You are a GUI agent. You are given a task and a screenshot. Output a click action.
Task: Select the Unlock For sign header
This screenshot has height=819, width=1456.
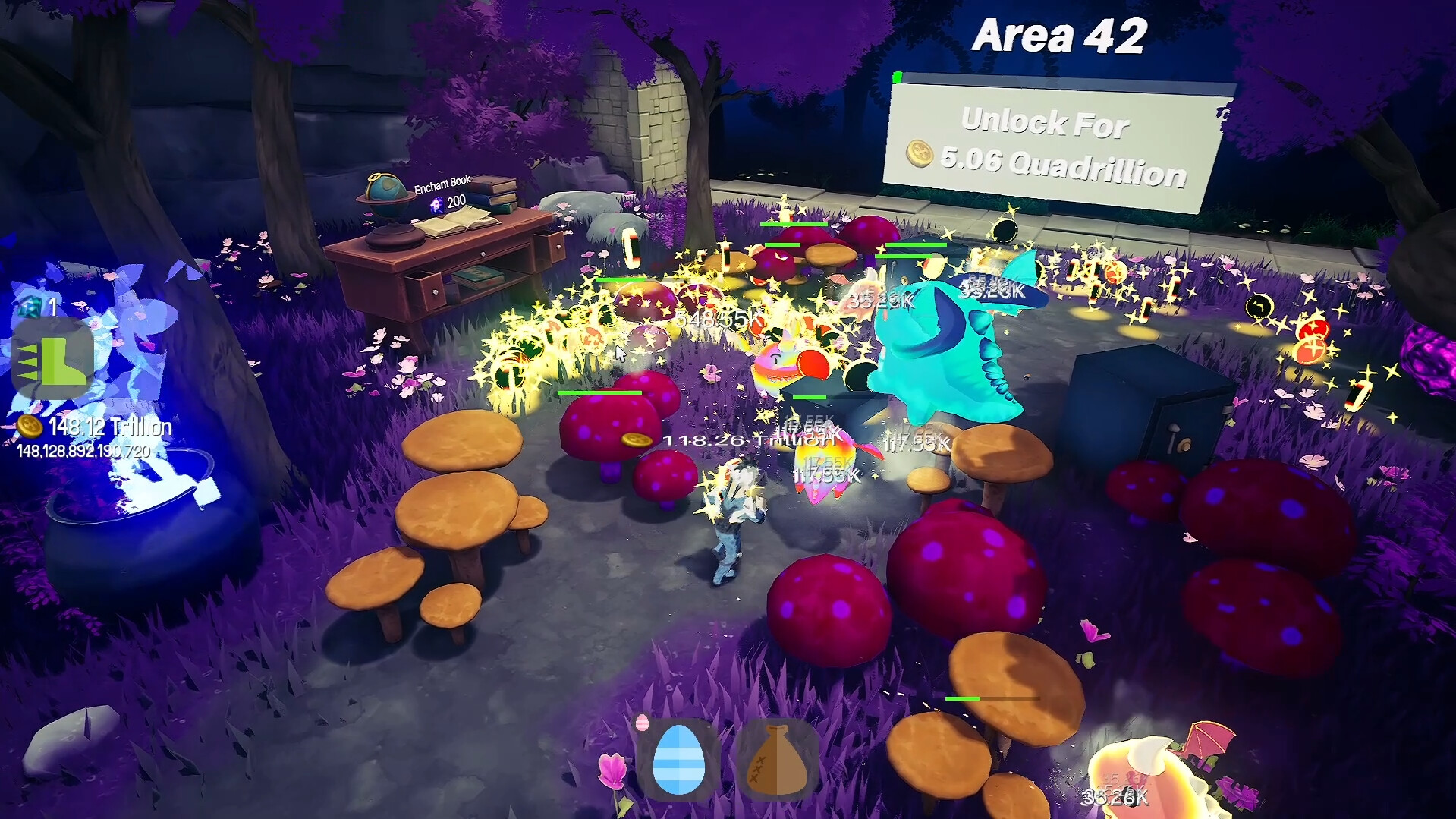click(x=1046, y=121)
